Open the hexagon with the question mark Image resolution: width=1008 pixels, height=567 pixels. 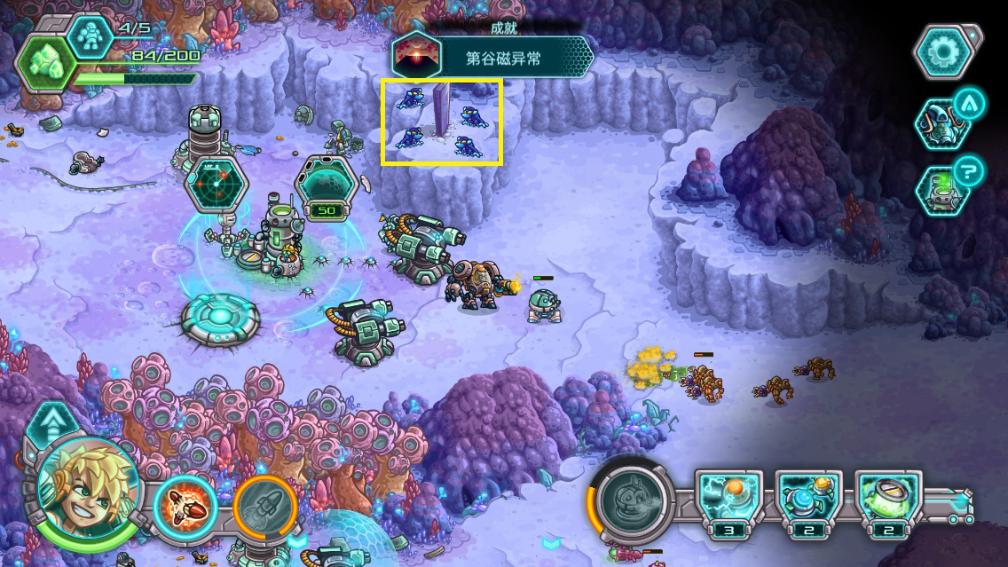point(943,187)
